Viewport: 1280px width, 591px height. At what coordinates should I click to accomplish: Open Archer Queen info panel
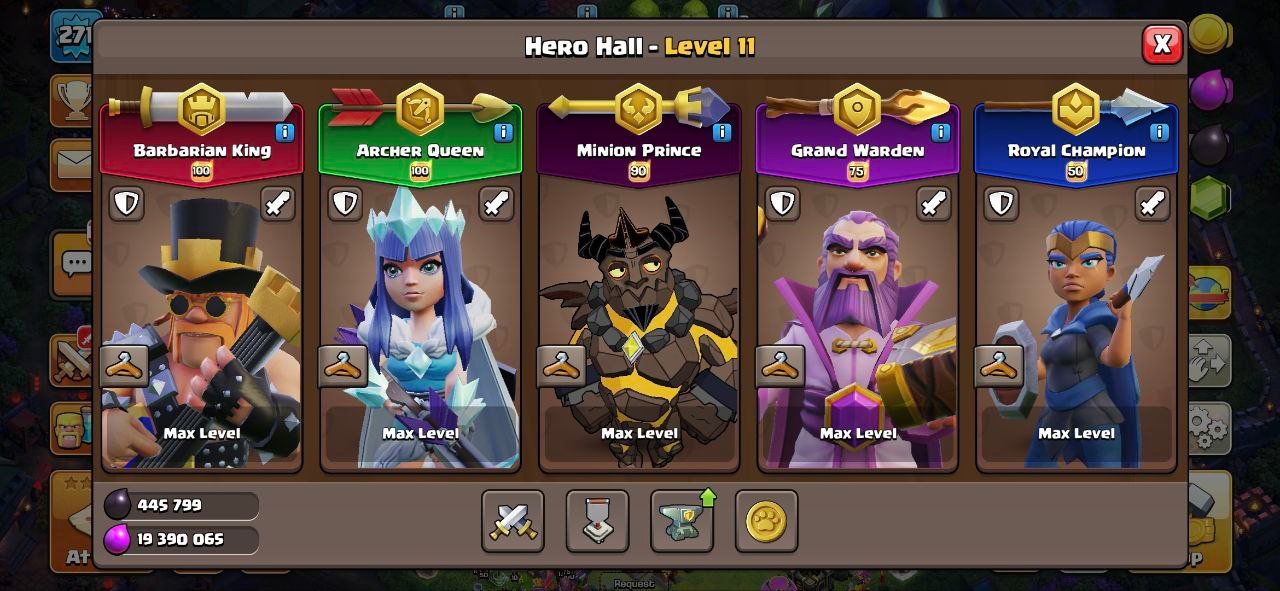[503, 132]
